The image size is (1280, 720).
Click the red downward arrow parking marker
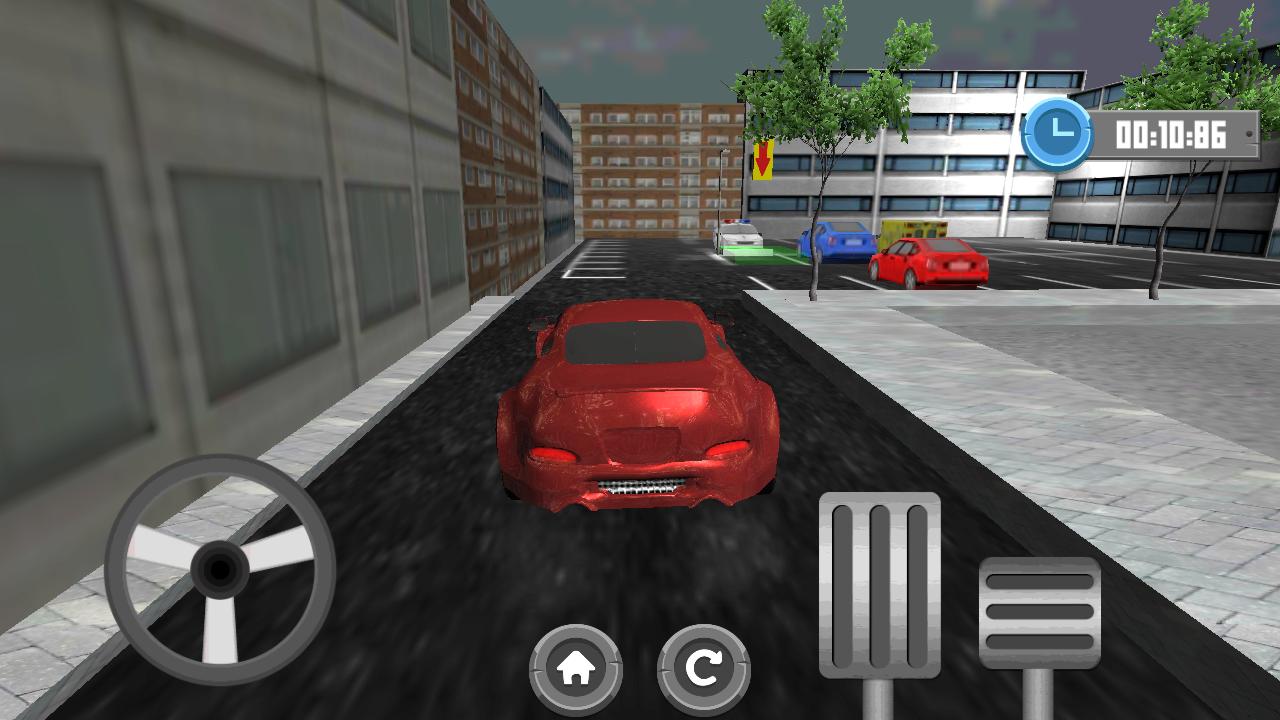coord(764,158)
